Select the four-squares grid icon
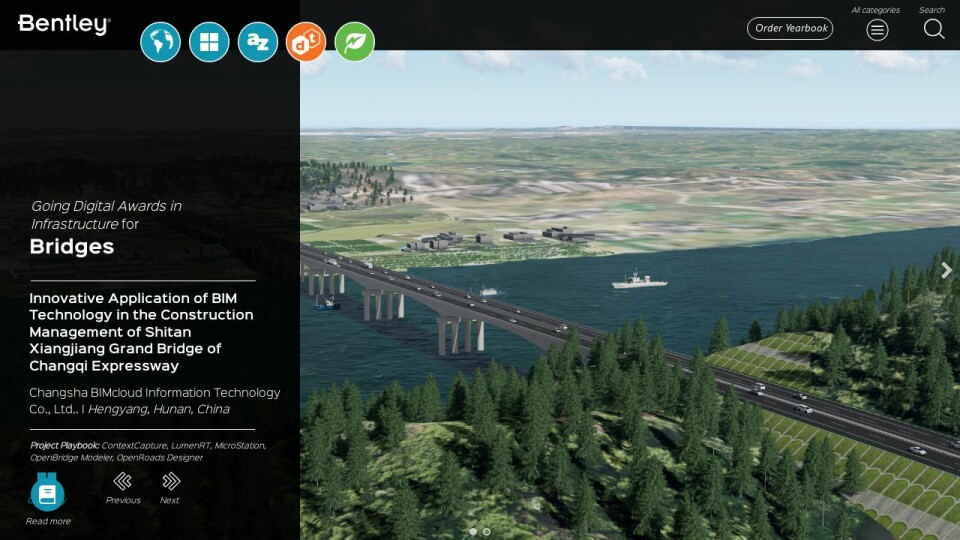 pyautogui.click(x=209, y=42)
